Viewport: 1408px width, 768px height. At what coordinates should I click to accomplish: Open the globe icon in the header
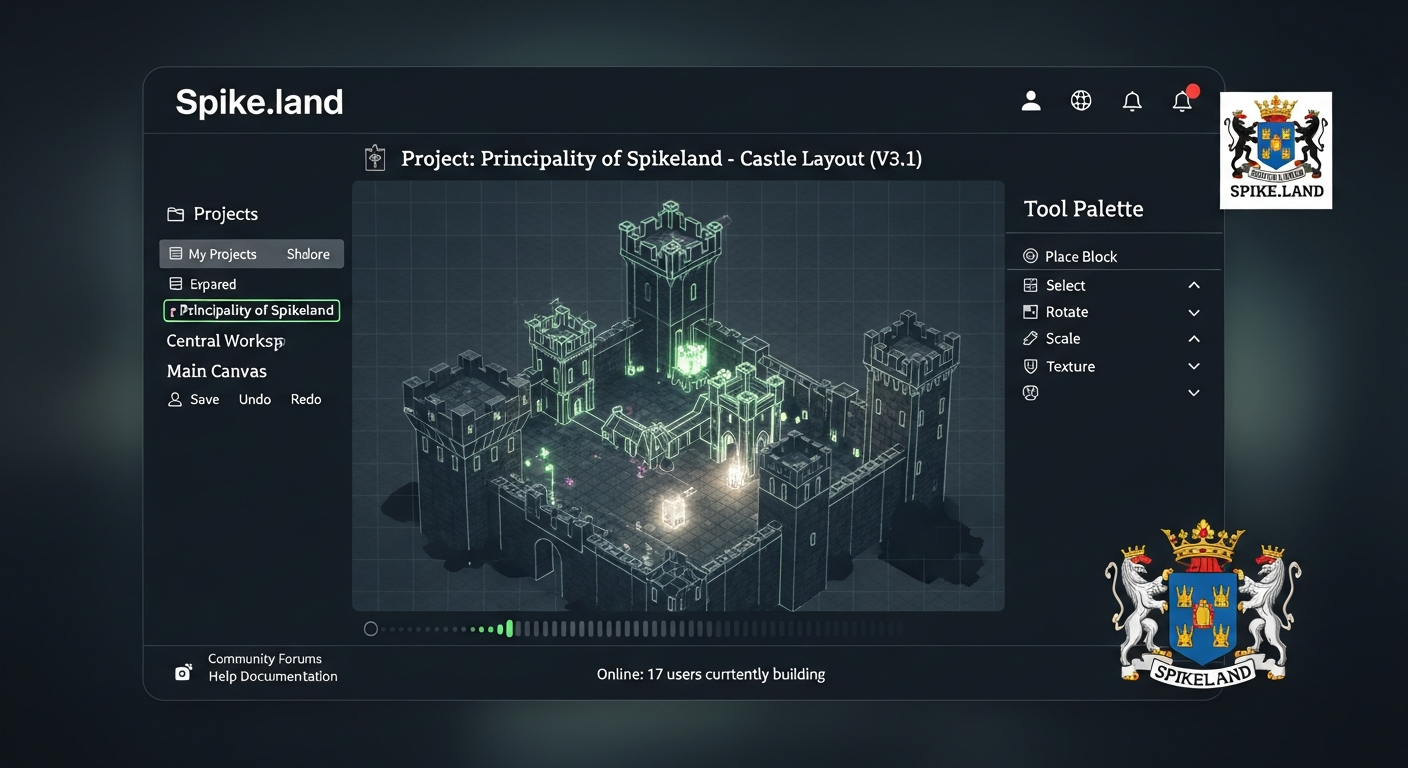1081,100
